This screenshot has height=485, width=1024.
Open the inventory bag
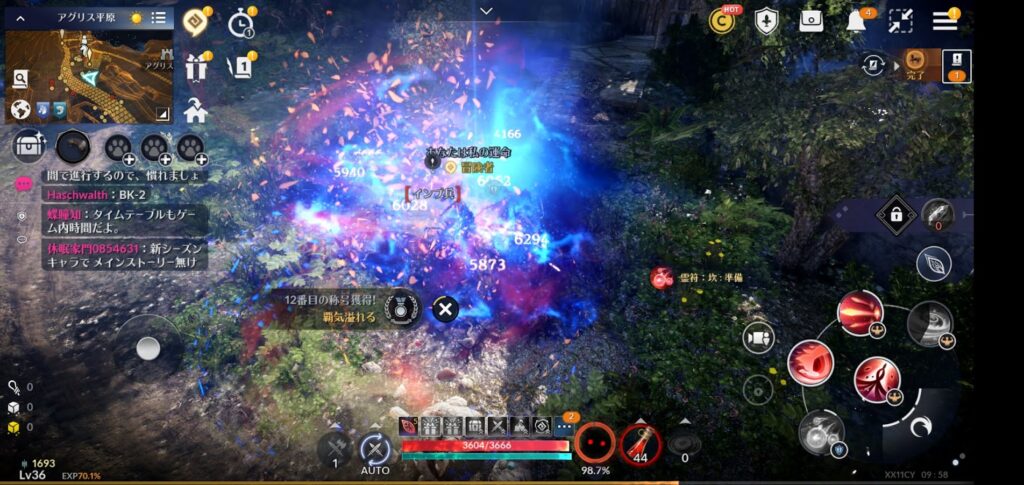click(x=811, y=21)
